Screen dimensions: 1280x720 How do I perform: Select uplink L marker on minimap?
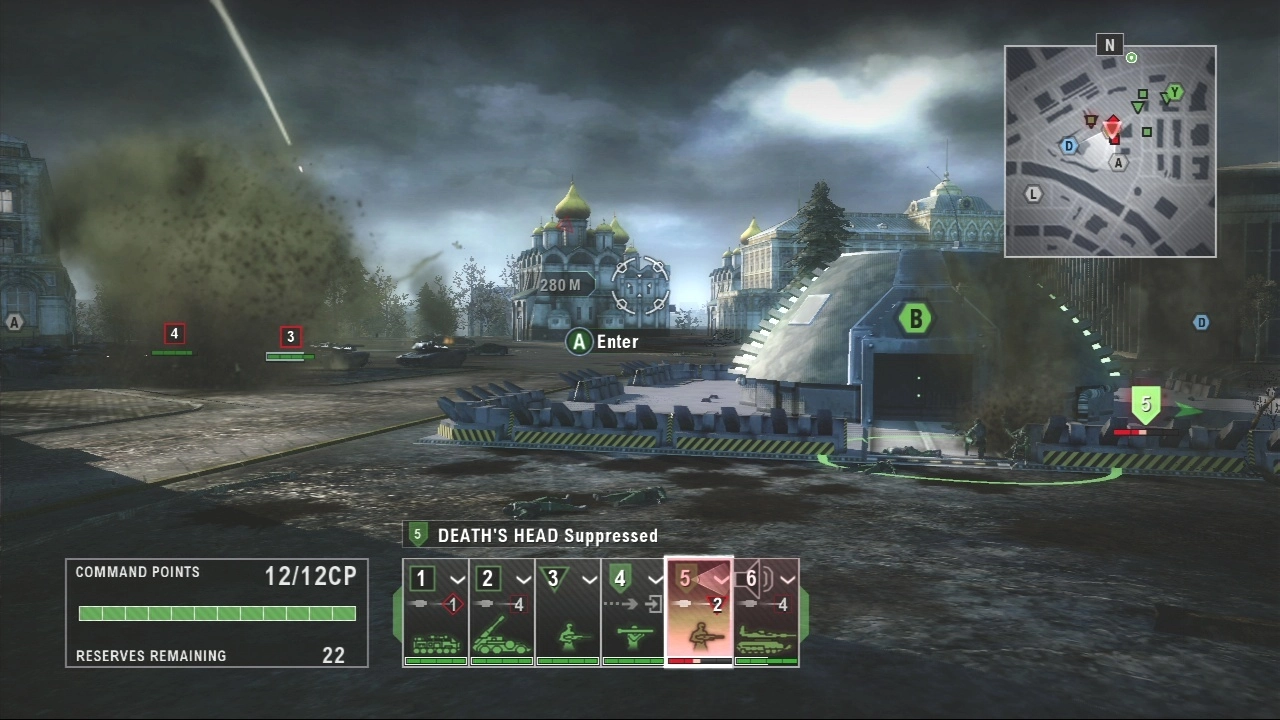(x=1033, y=193)
